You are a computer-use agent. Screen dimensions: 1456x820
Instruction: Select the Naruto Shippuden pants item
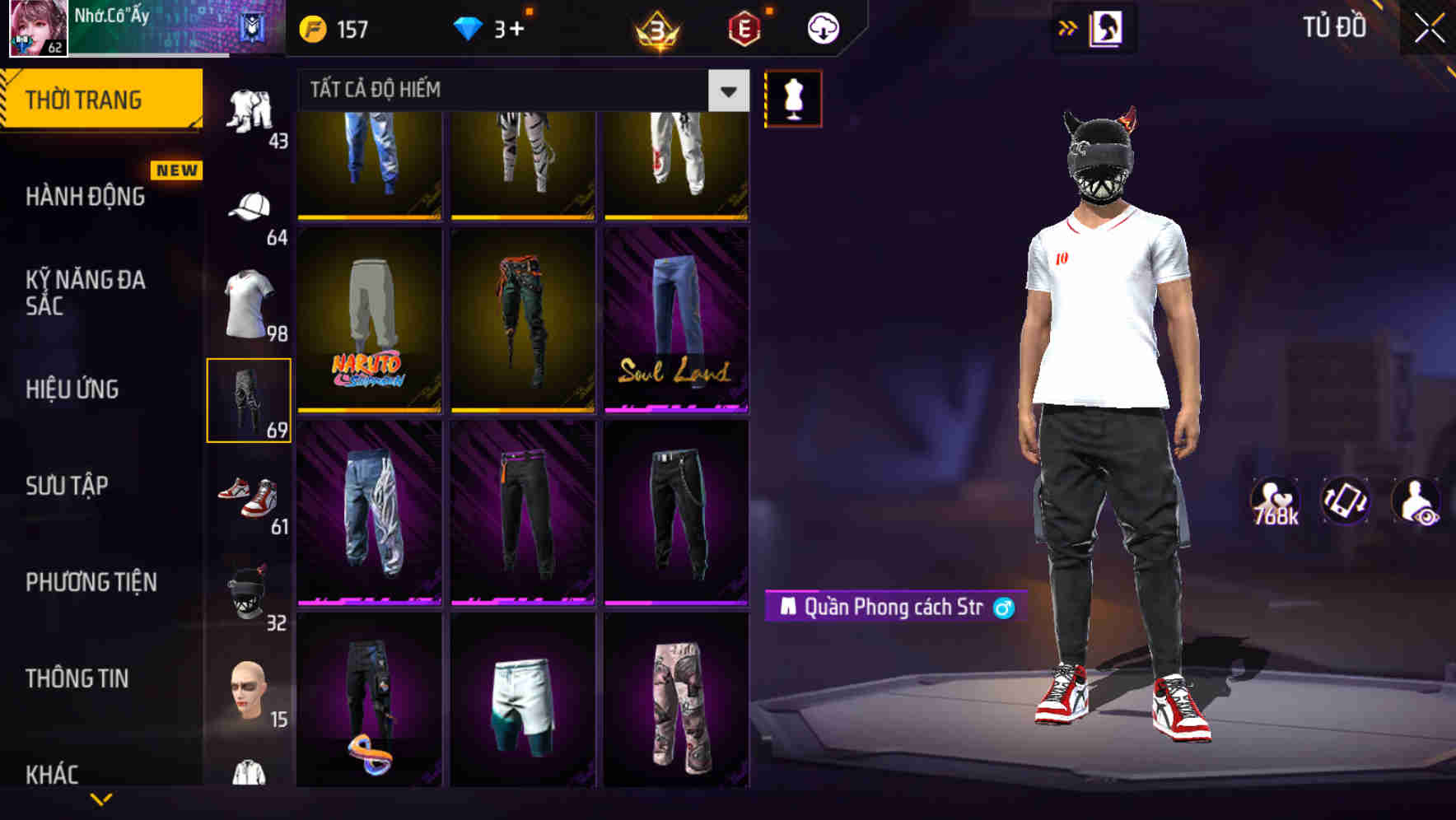coord(369,321)
